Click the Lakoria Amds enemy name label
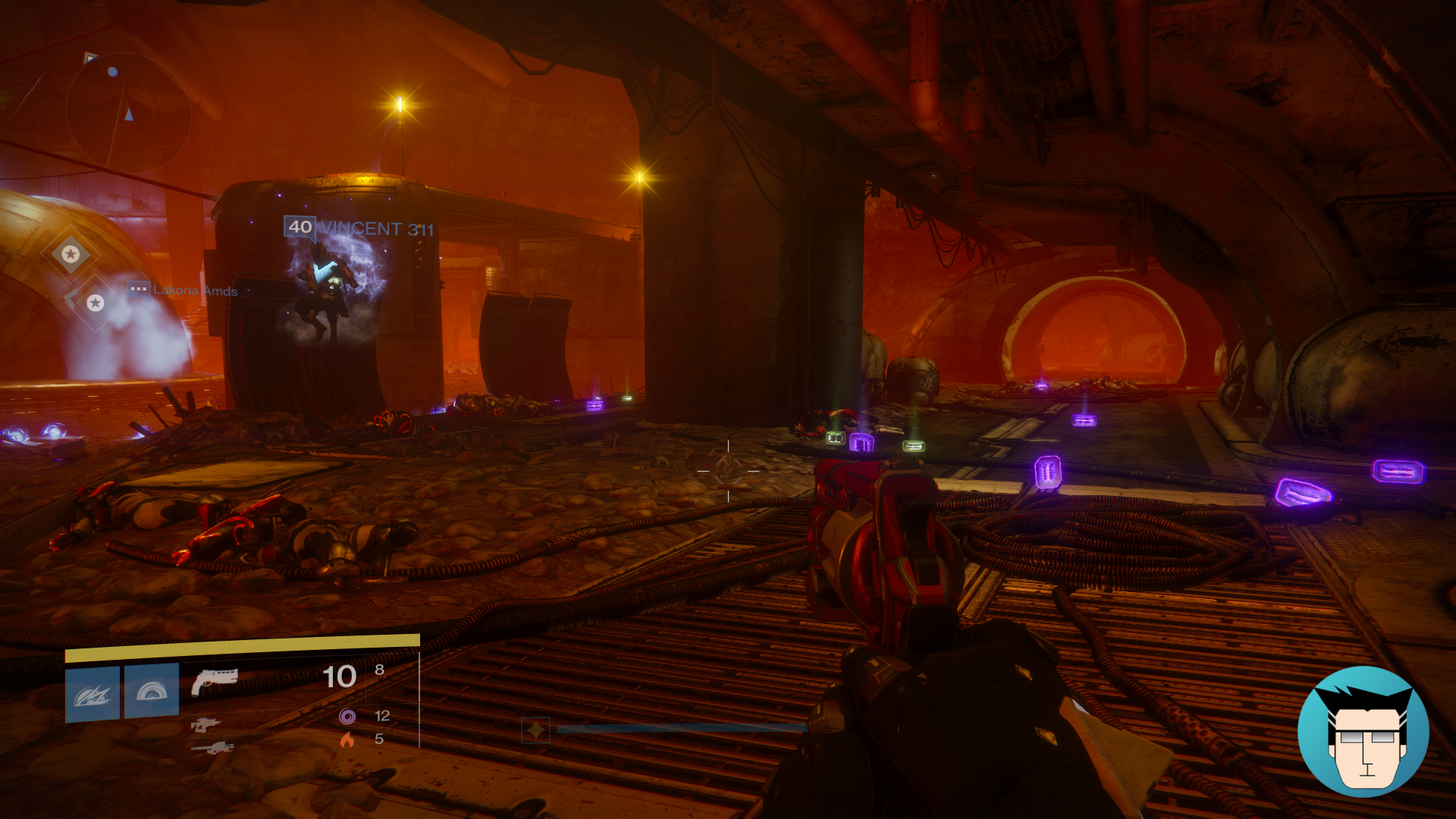The width and height of the screenshot is (1456, 819). click(194, 290)
